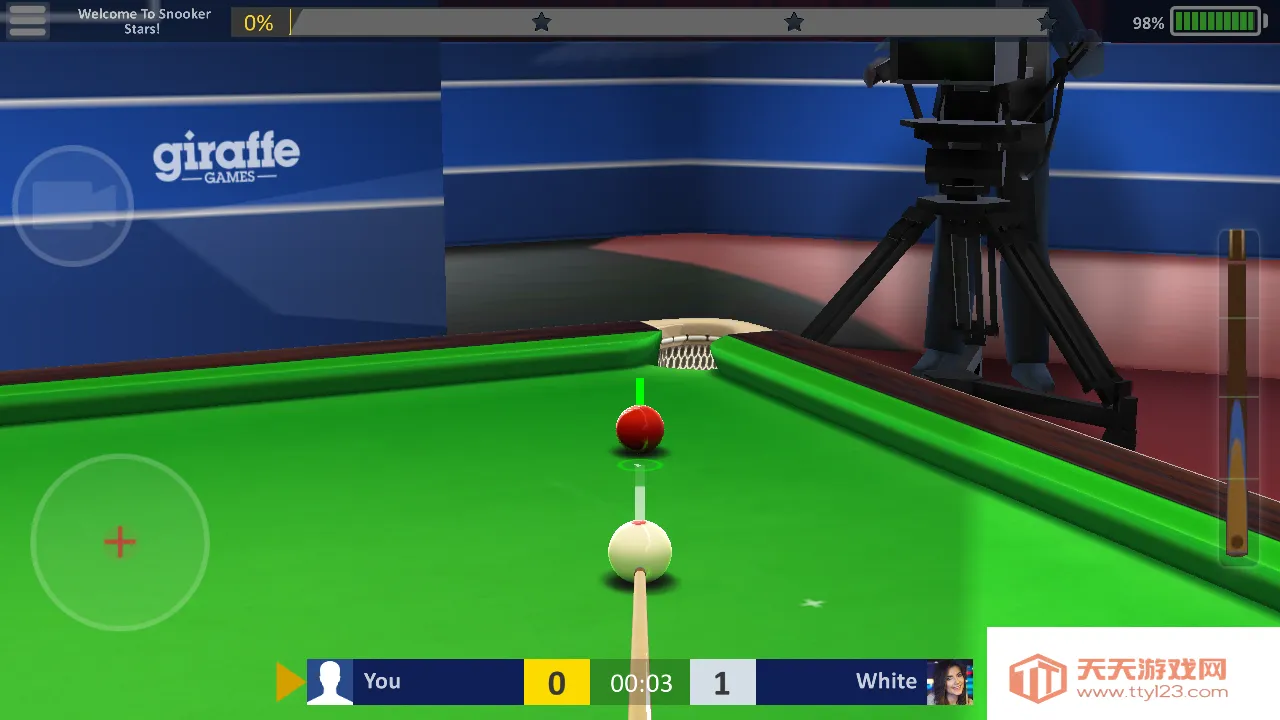Image resolution: width=1280 pixels, height=720 pixels.
Task: Tap the match timer showing 00:03
Action: 641,683
